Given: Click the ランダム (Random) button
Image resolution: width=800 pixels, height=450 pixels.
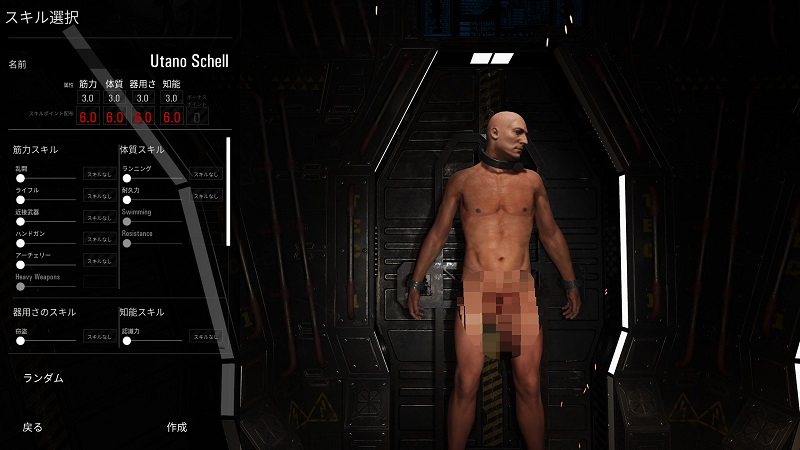Looking at the screenshot, I should (x=43, y=378).
